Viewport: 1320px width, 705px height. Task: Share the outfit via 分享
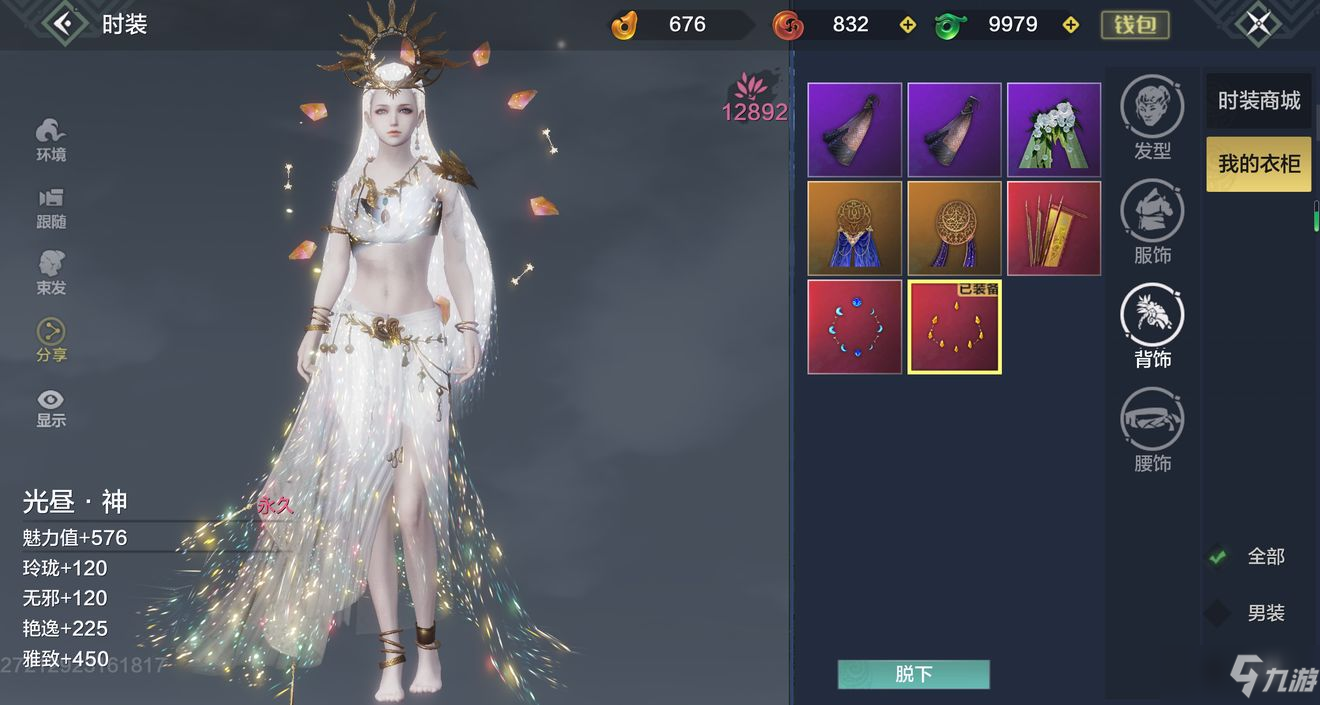pos(51,340)
